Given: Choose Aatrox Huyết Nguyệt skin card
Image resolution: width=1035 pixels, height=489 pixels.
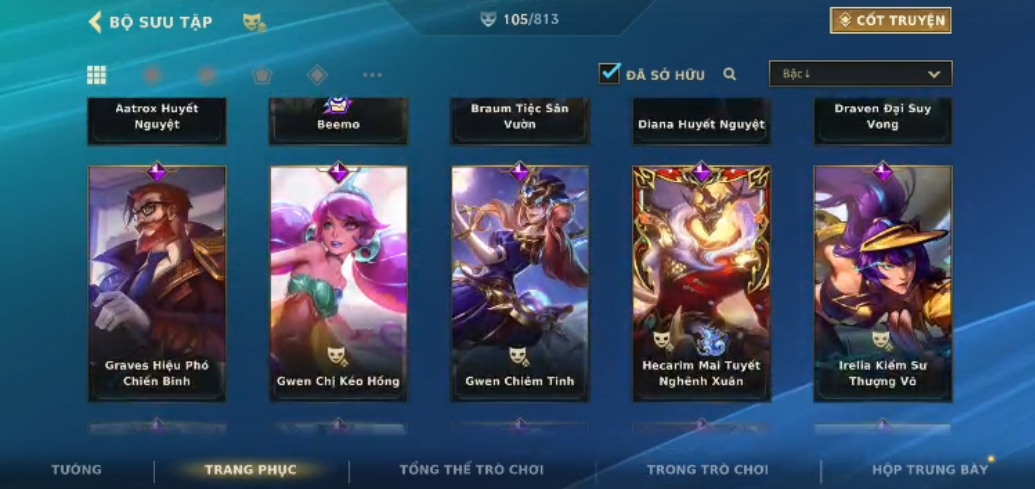Looking at the screenshot, I should tap(157, 119).
